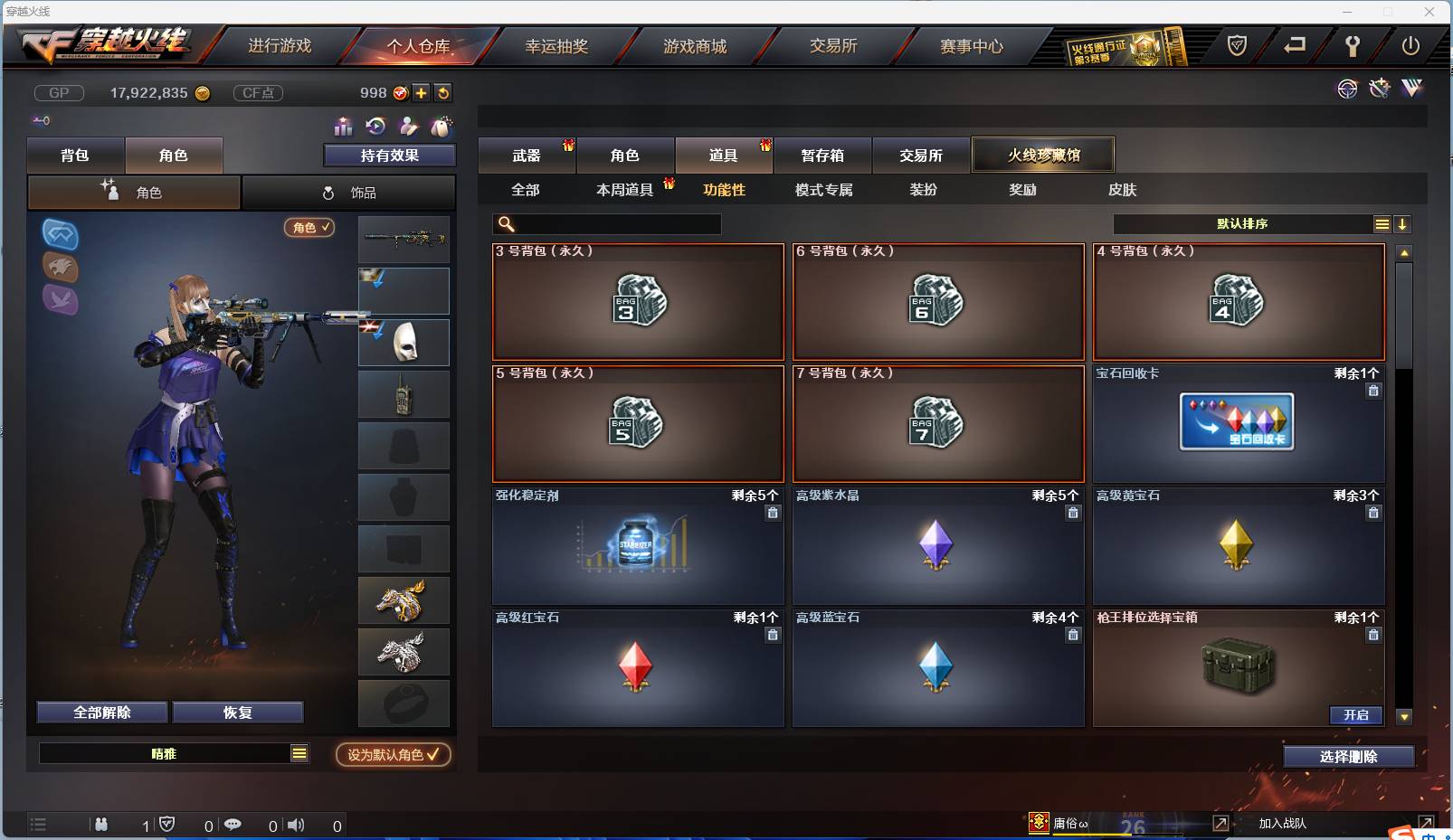
Task: Click the descending sort arrow beside the sort menu
Action: point(1402,223)
